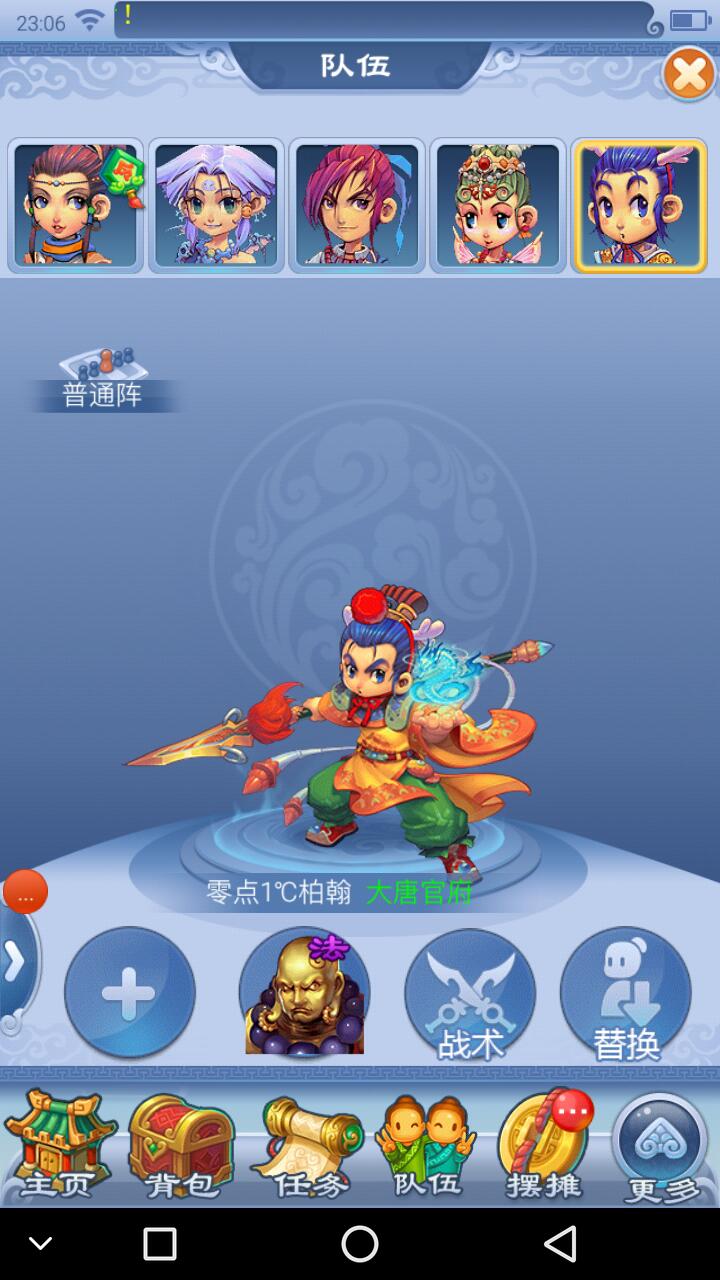The height and width of the screenshot is (1280, 720).
Task: Tap the Android back navigation button
Action: click(x=560, y=1244)
